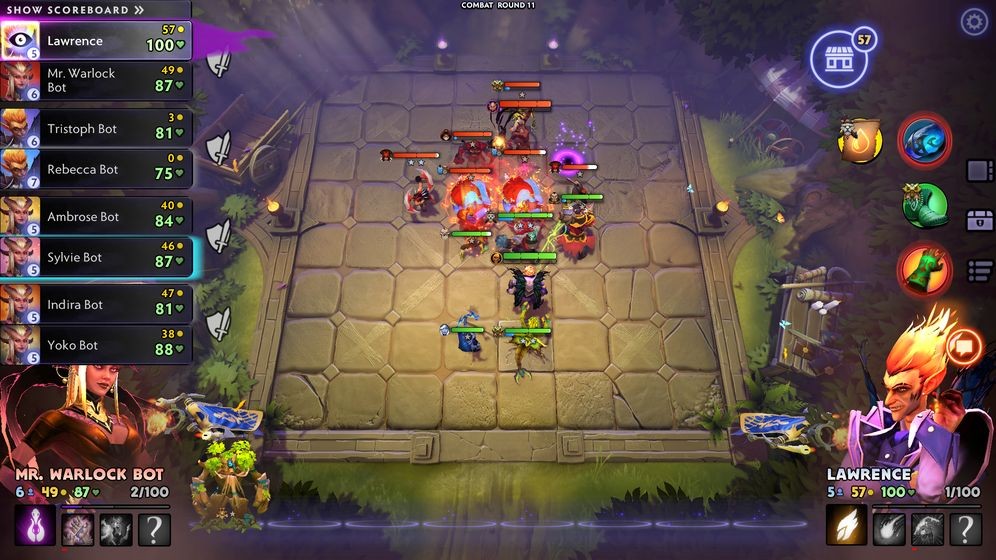Select the green boot item

tap(924, 206)
